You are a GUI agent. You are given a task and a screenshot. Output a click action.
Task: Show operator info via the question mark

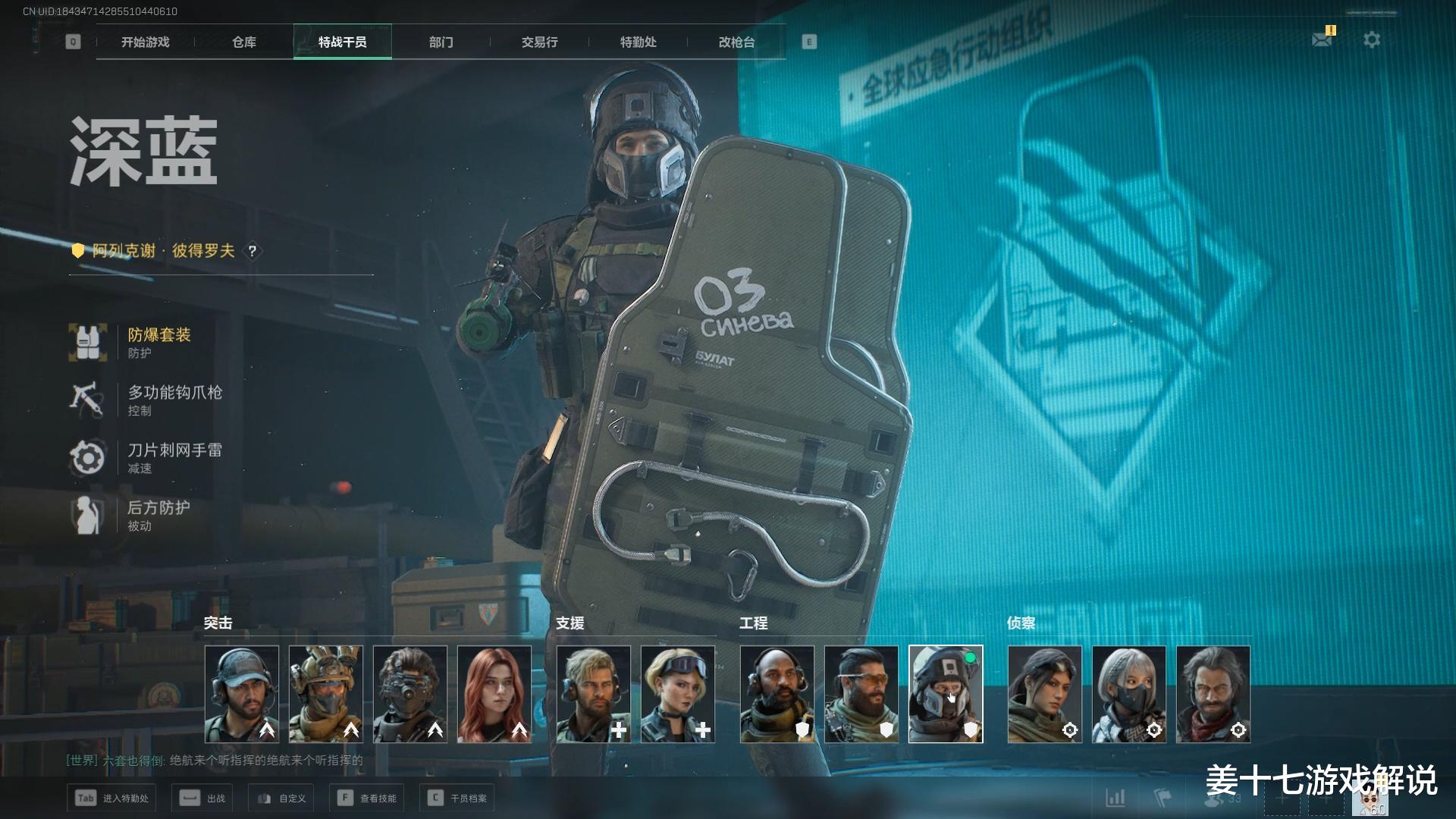[253, 251]
